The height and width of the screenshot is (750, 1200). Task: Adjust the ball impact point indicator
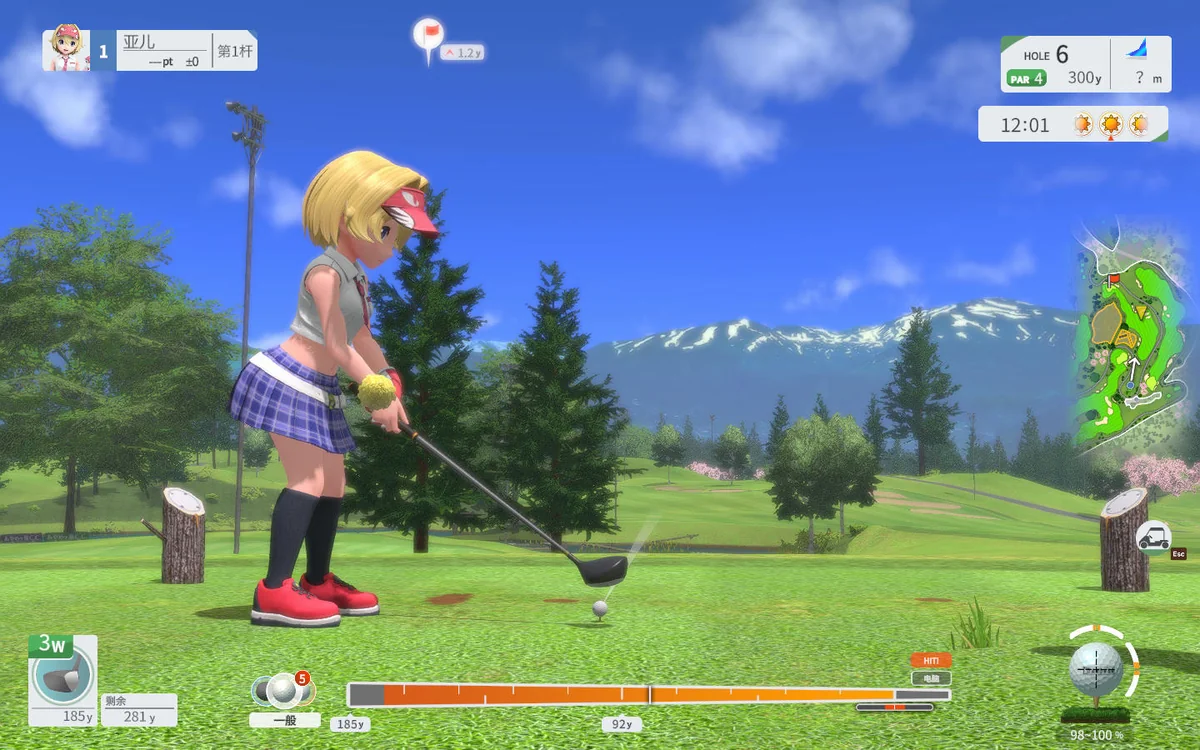click(x=1096, y=667)
